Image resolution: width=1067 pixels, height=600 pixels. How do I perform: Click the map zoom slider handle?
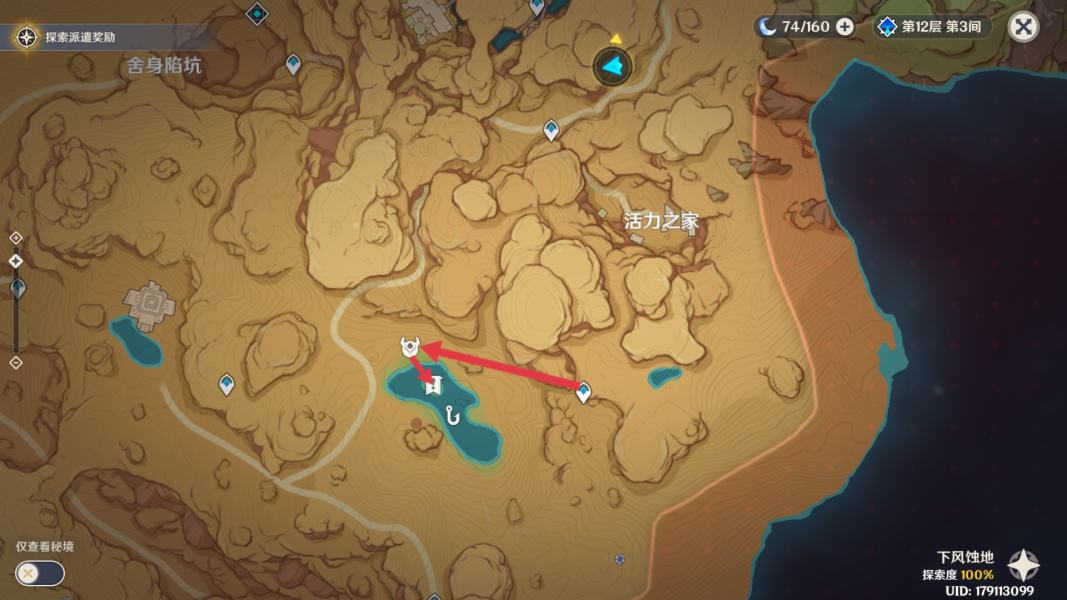click(16, 287)
